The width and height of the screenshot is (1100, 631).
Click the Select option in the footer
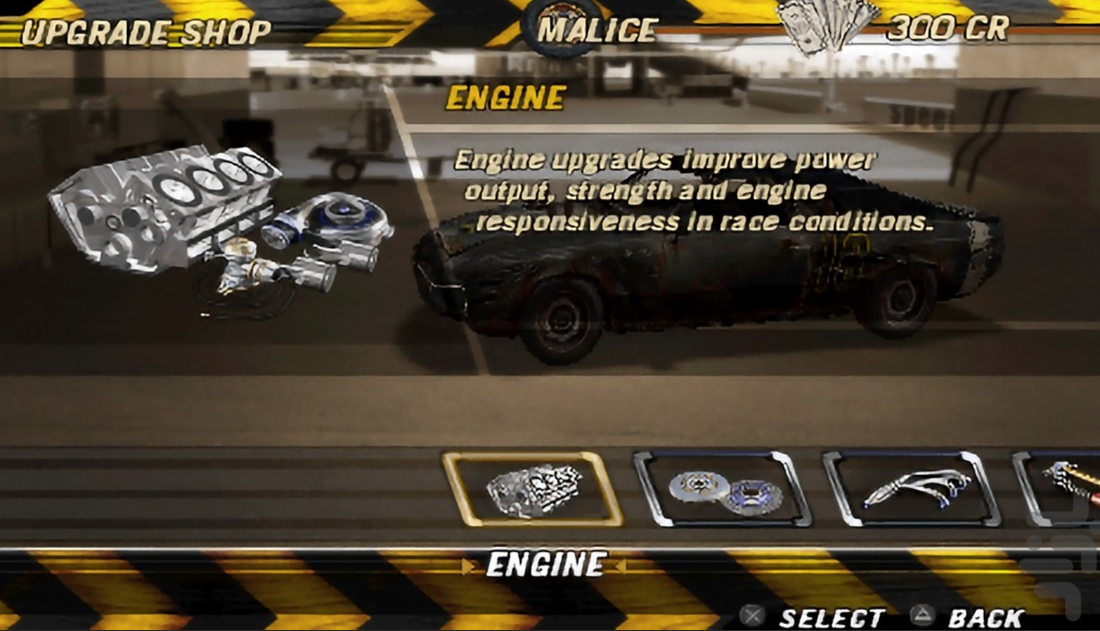coord(816,617)
